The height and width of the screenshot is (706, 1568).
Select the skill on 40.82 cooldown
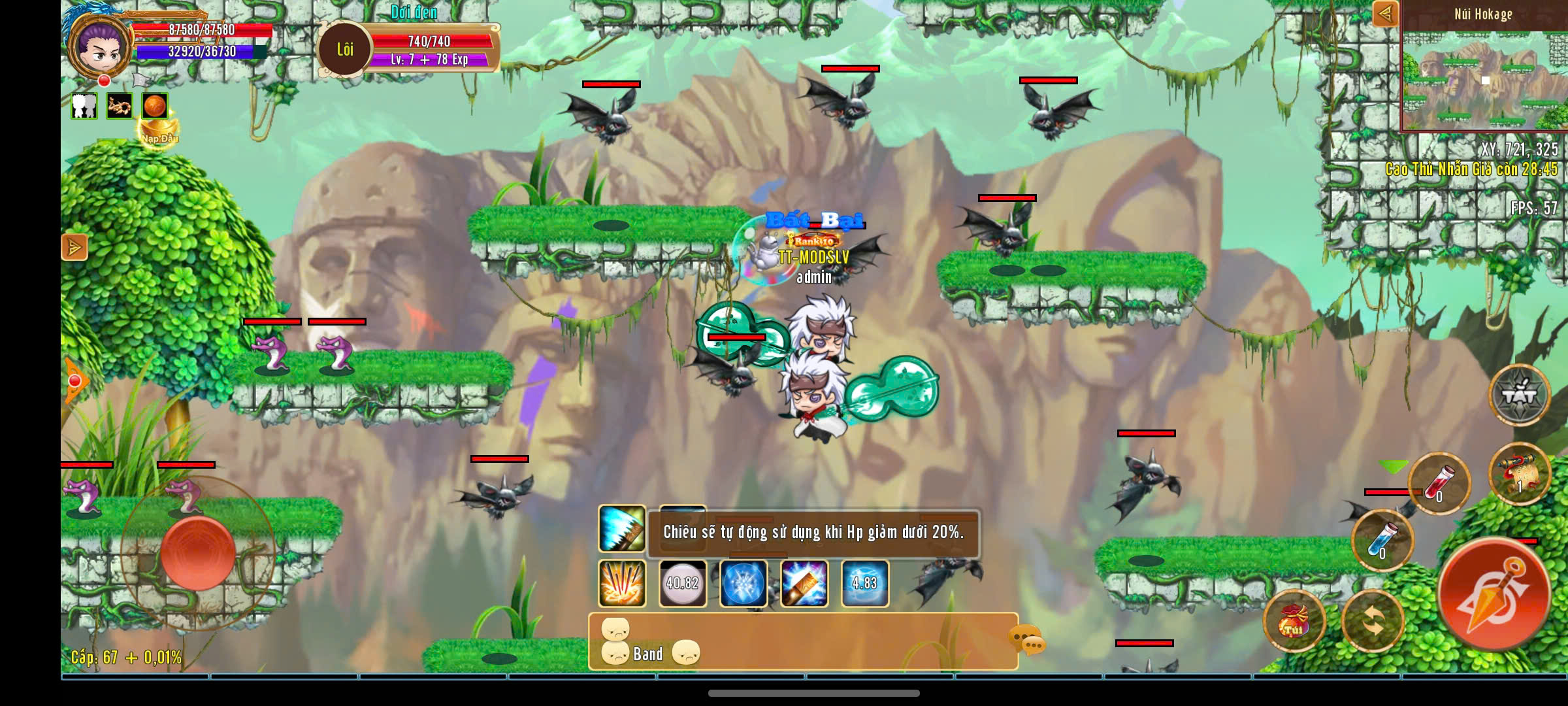click(682, 583)
